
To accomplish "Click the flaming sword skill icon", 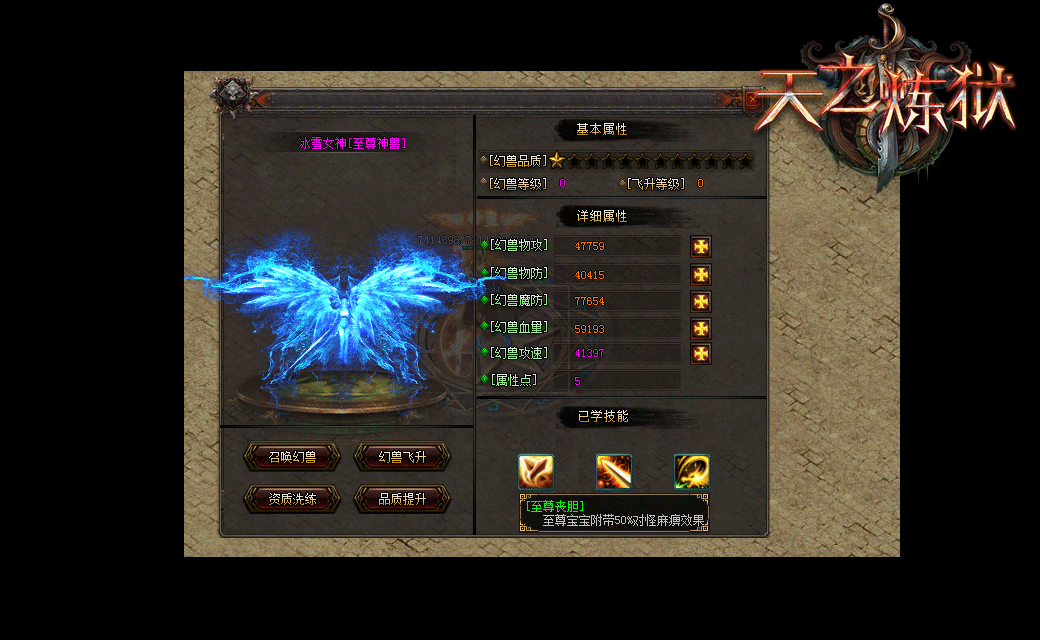I will pos(614,472).
